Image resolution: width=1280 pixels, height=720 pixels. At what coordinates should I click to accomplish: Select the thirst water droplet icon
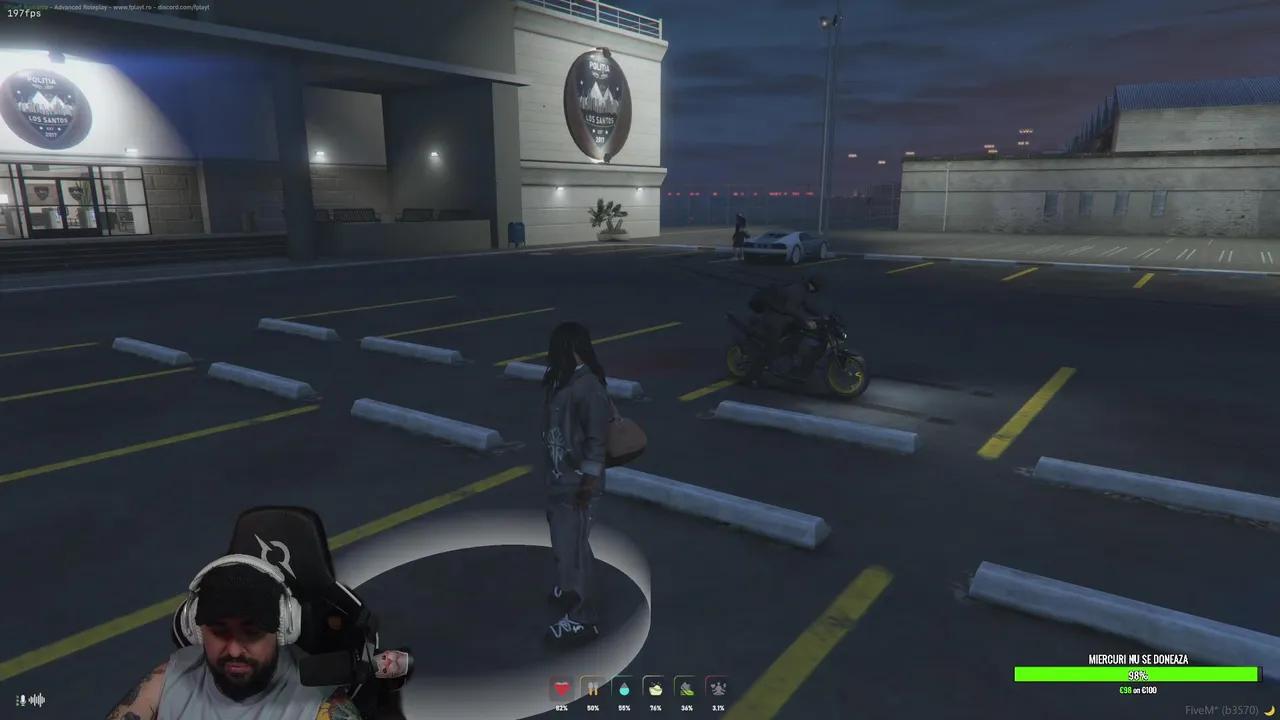pos(624,688)
